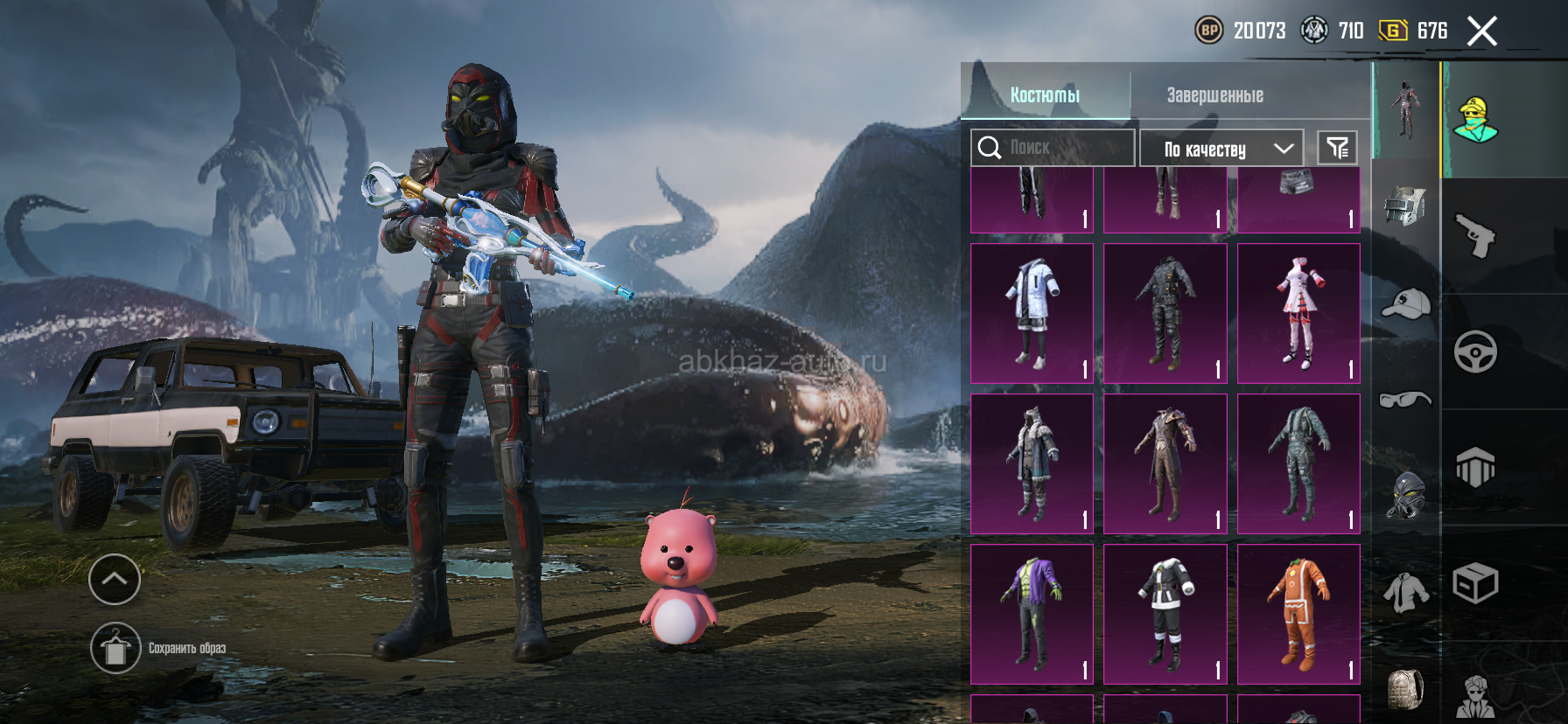The image size is (1568, 724).
Task: Open the helmet category
Action: pos(1405,205)
